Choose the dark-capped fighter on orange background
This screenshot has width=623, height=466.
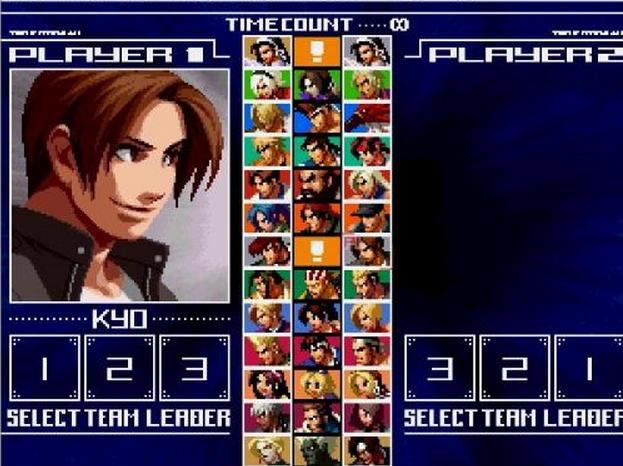pos(367,217)
